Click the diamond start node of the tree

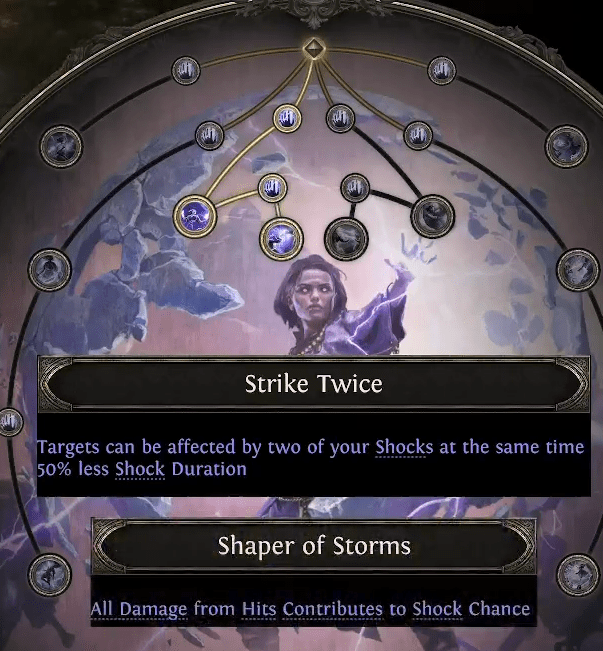(x=313, y=48)
